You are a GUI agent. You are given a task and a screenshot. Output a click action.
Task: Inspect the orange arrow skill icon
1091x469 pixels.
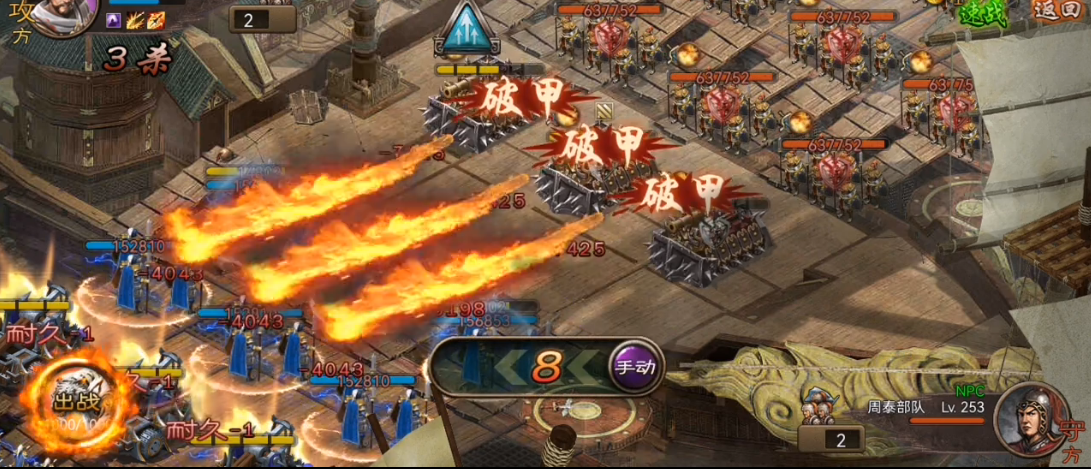[x=155, y=19]
